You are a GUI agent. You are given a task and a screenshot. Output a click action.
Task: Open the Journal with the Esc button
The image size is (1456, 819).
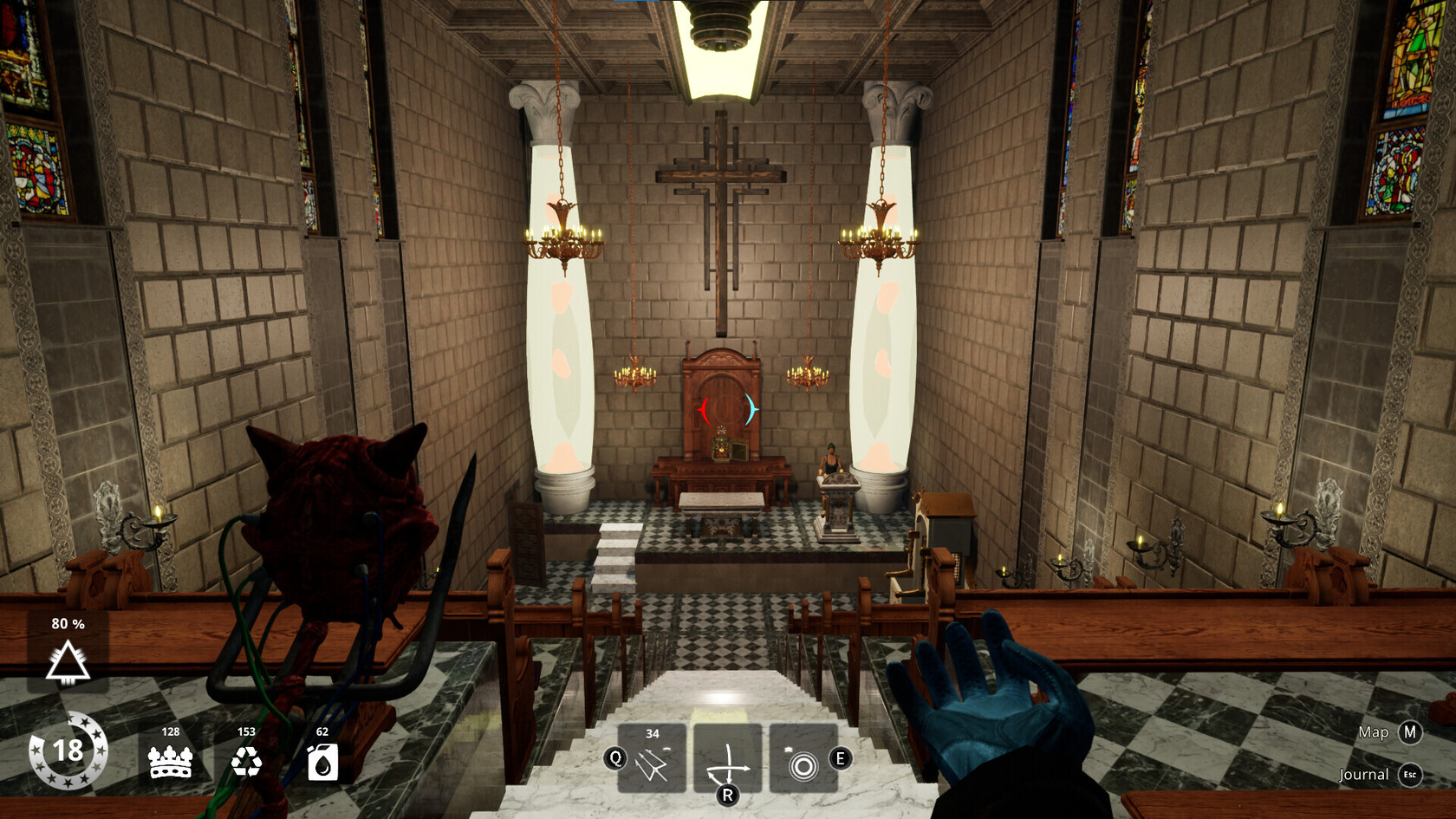tap(1409, 774)
